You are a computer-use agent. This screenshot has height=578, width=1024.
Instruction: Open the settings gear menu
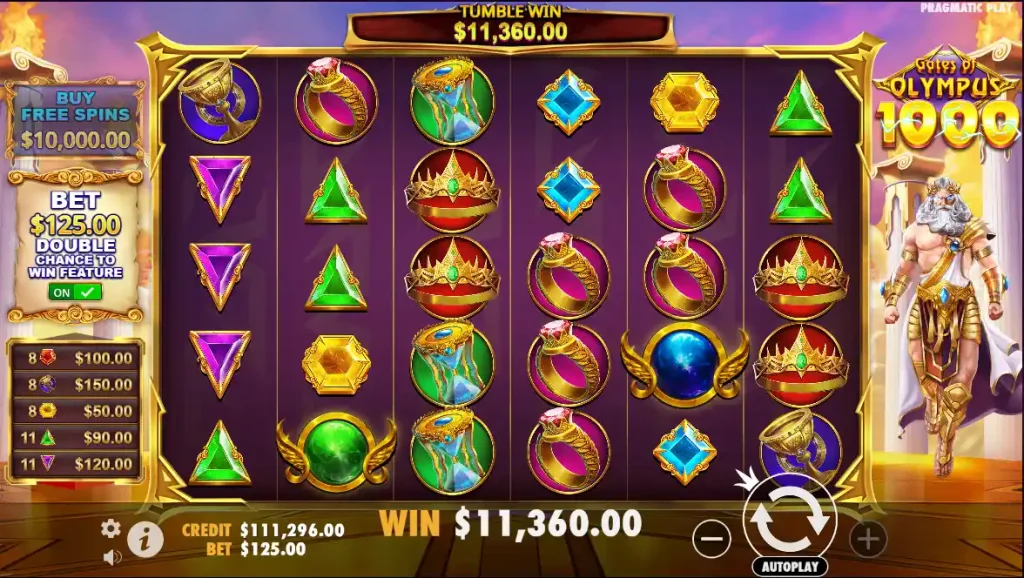tap(111, 528)
